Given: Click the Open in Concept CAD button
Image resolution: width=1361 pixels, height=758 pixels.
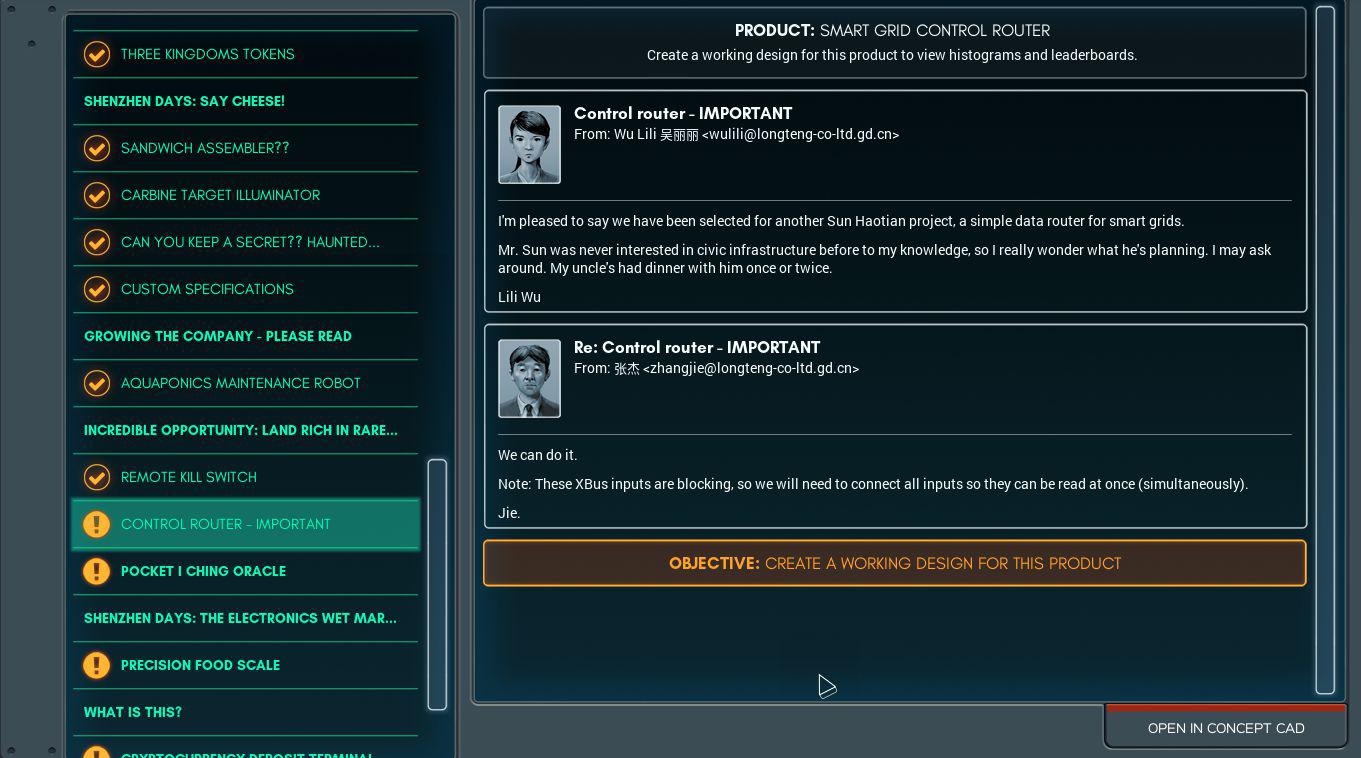Looking at the screenshot, I should coord(1226,727).
